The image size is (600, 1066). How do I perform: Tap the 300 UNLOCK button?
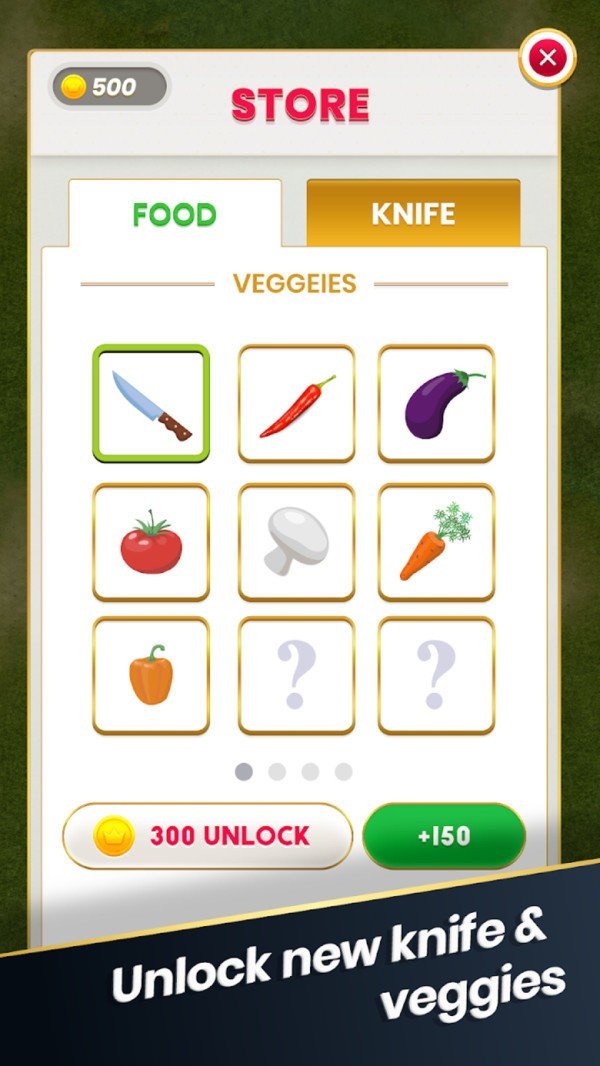[208, 836]
